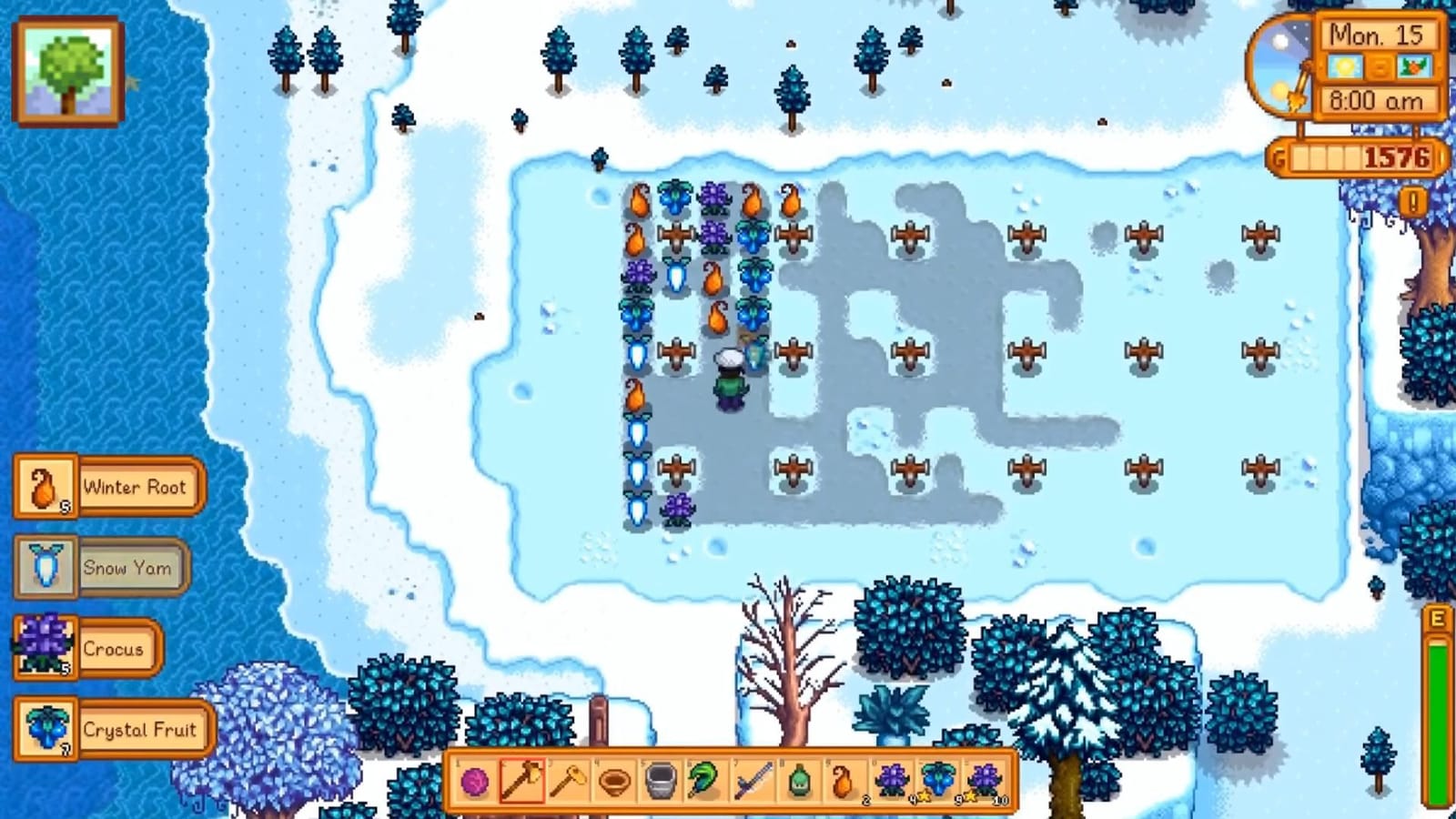Viewport: 1456px width, 819px height.
Task: Click the green bottle in slot eight
Action: (797, 781)
